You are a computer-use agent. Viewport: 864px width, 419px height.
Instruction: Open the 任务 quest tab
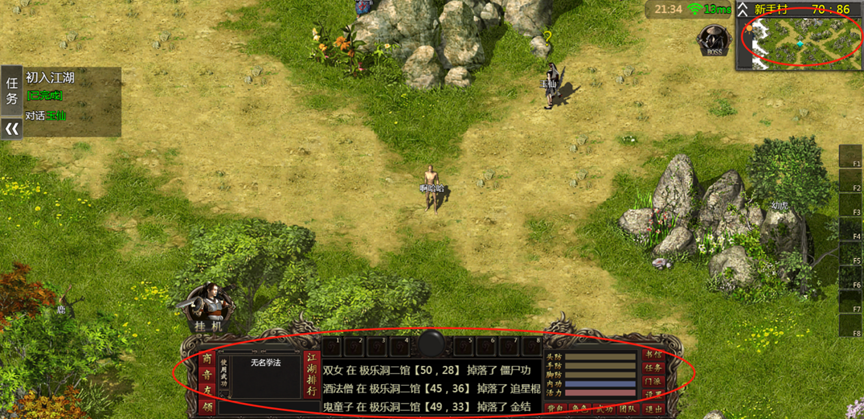12,90
